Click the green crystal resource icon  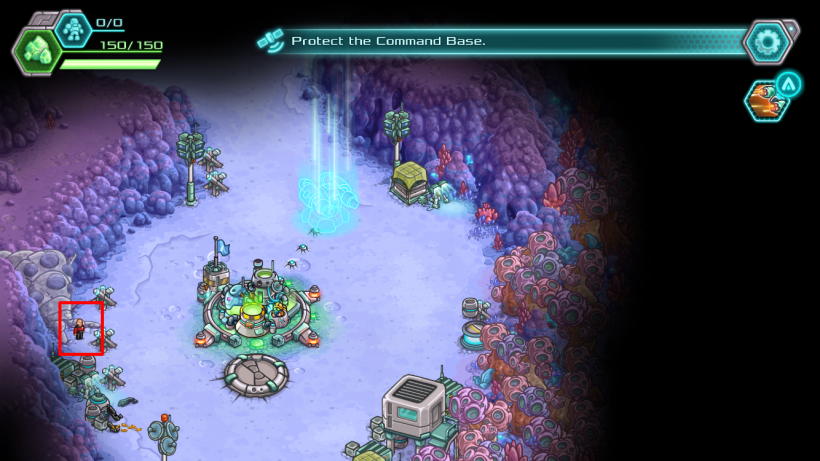point(37,50)
